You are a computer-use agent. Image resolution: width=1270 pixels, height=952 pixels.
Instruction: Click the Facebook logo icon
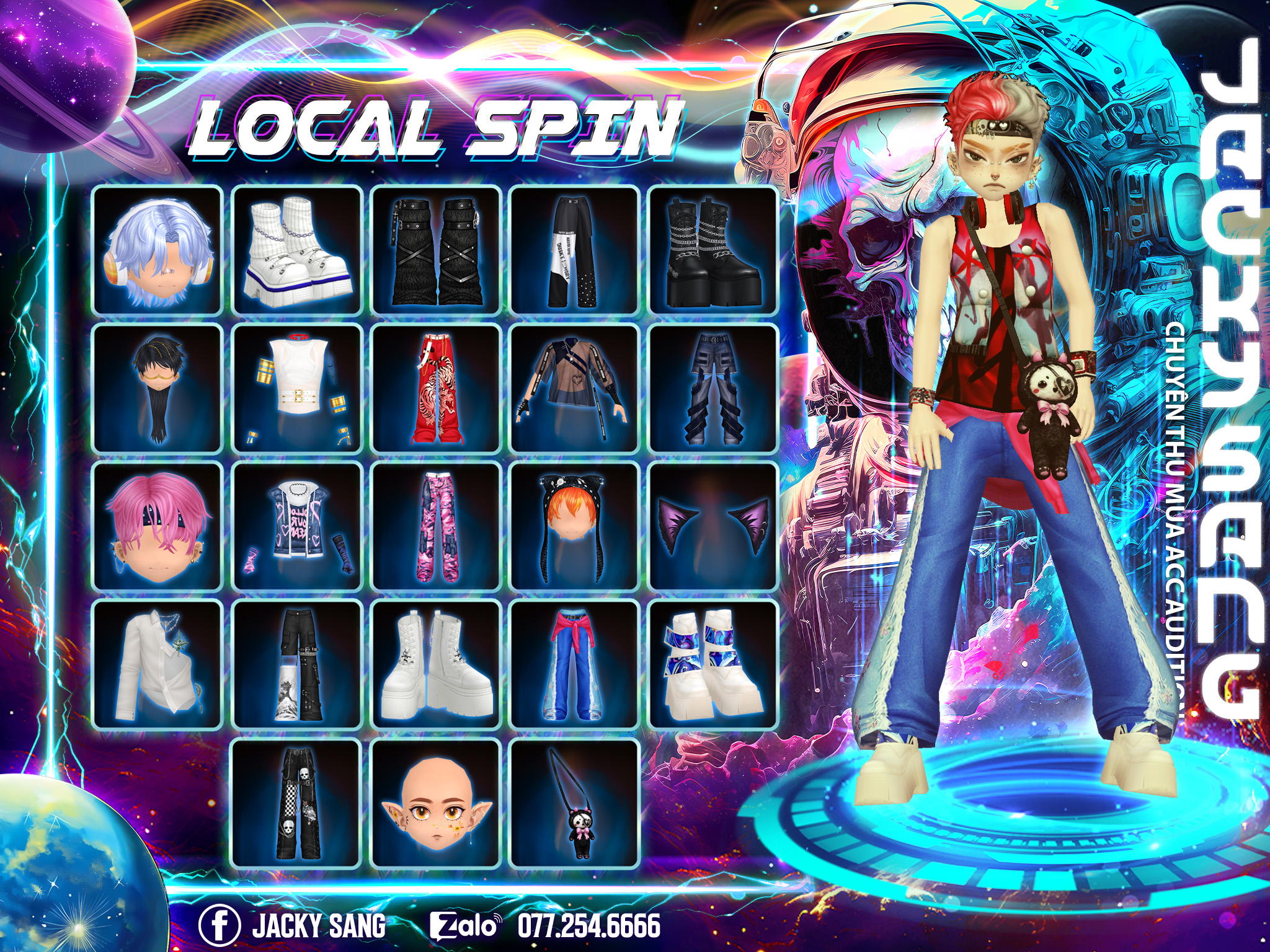pos(219,925)
